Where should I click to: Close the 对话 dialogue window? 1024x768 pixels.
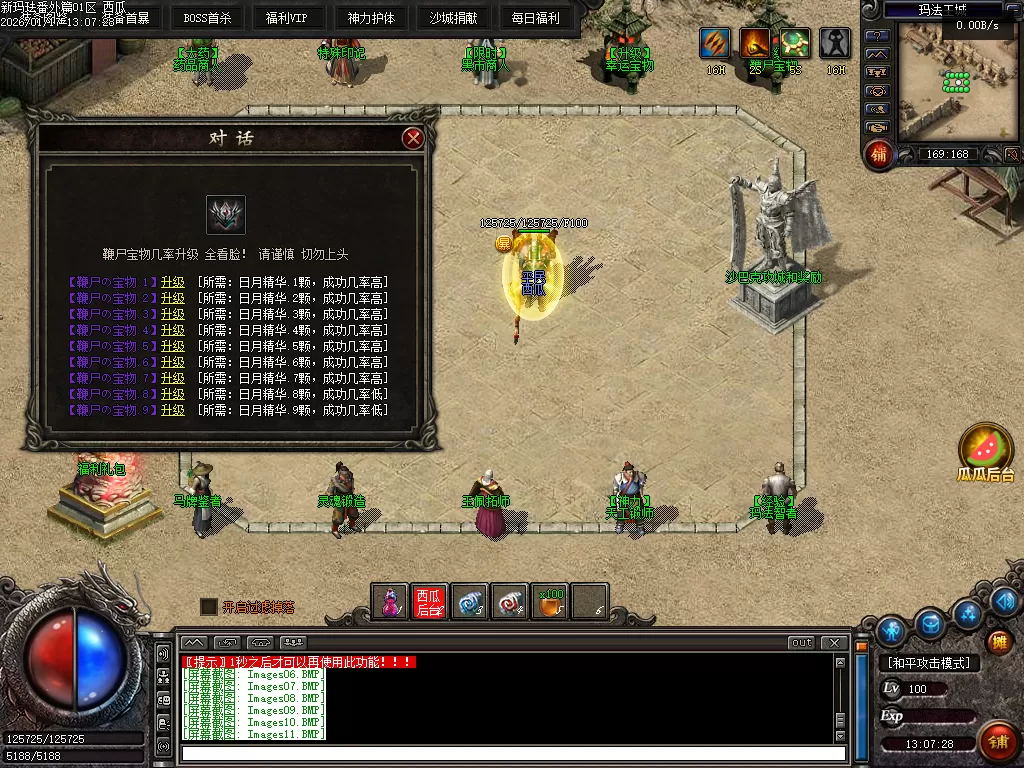pos(413,139)
